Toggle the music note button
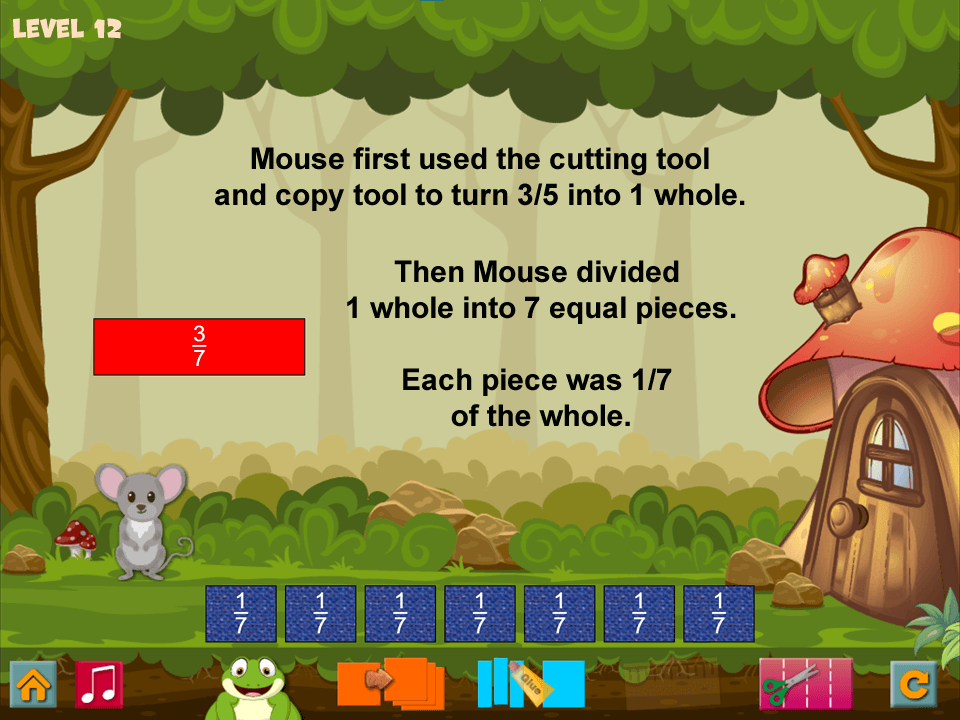Image resolution: width=960 pixels, height=720 pixels. pos(99,685)
